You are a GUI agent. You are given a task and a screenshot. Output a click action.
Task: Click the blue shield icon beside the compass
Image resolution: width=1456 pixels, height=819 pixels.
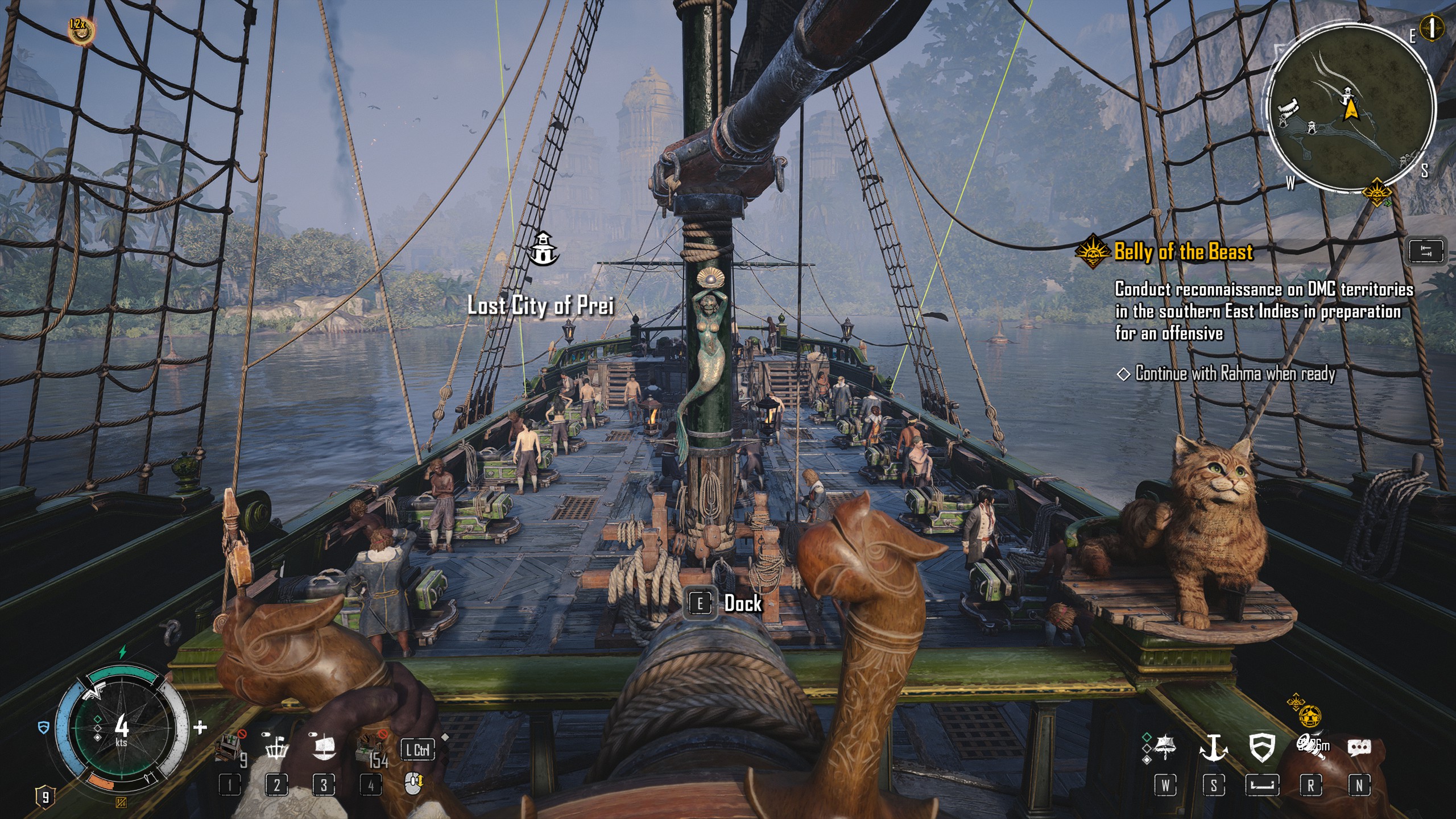[x=44, y=727]
